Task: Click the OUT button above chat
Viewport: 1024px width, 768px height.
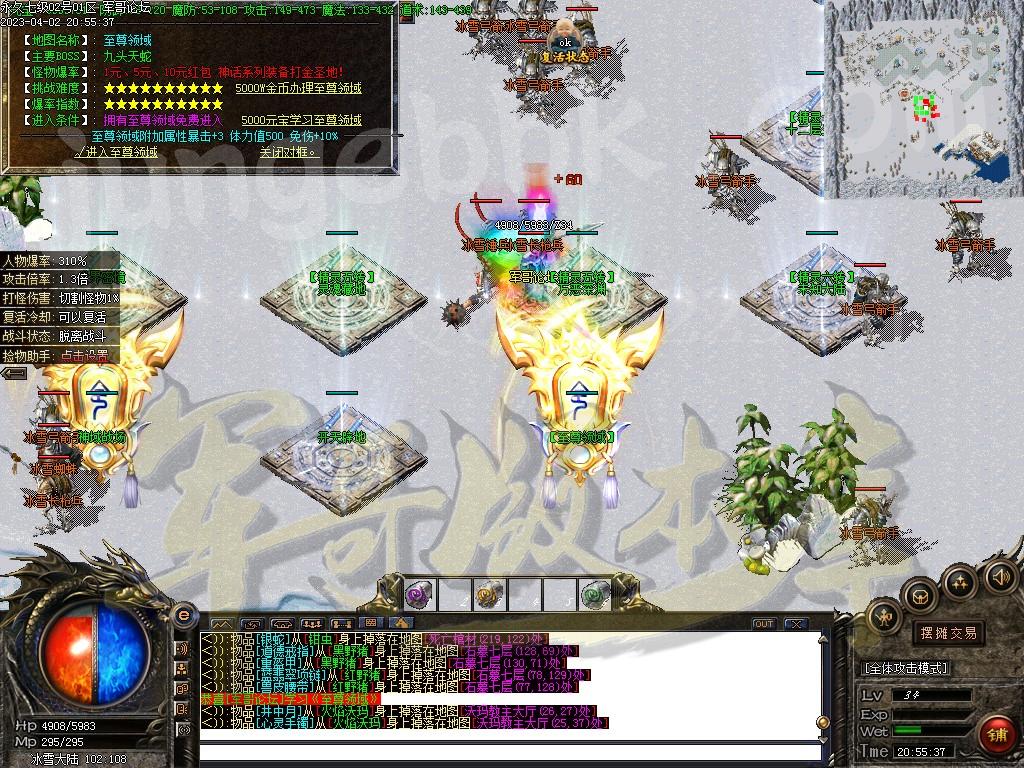Action: click(764, 624)
